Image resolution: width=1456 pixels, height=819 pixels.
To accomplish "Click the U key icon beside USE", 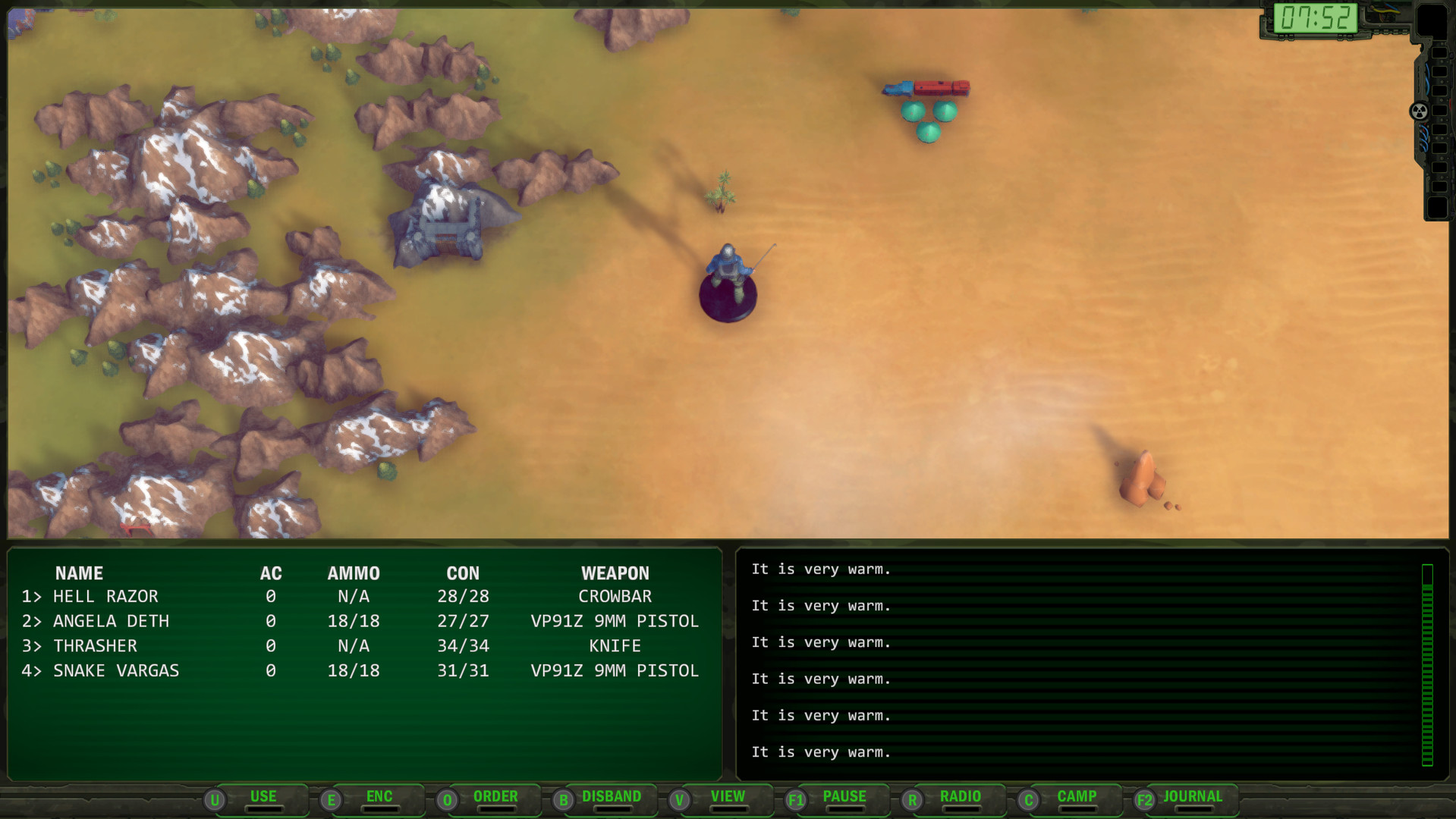I will click(x=216, y=799).
